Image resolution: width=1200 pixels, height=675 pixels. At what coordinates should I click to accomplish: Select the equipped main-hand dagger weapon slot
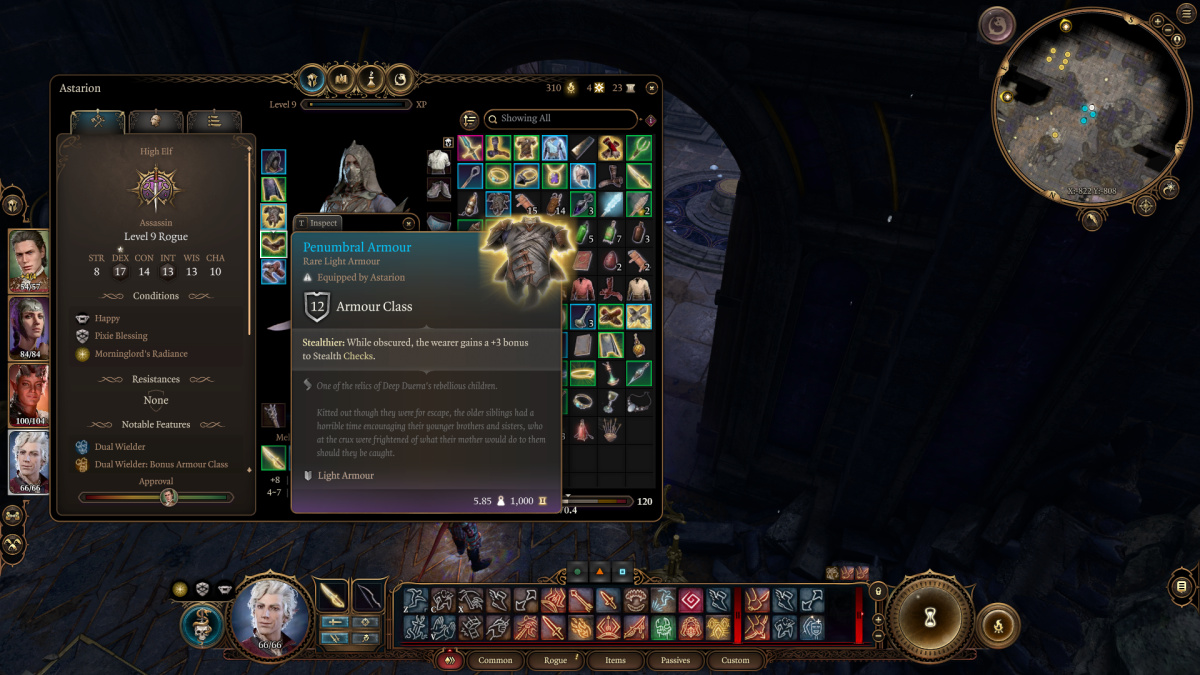(x=273, y=458)
